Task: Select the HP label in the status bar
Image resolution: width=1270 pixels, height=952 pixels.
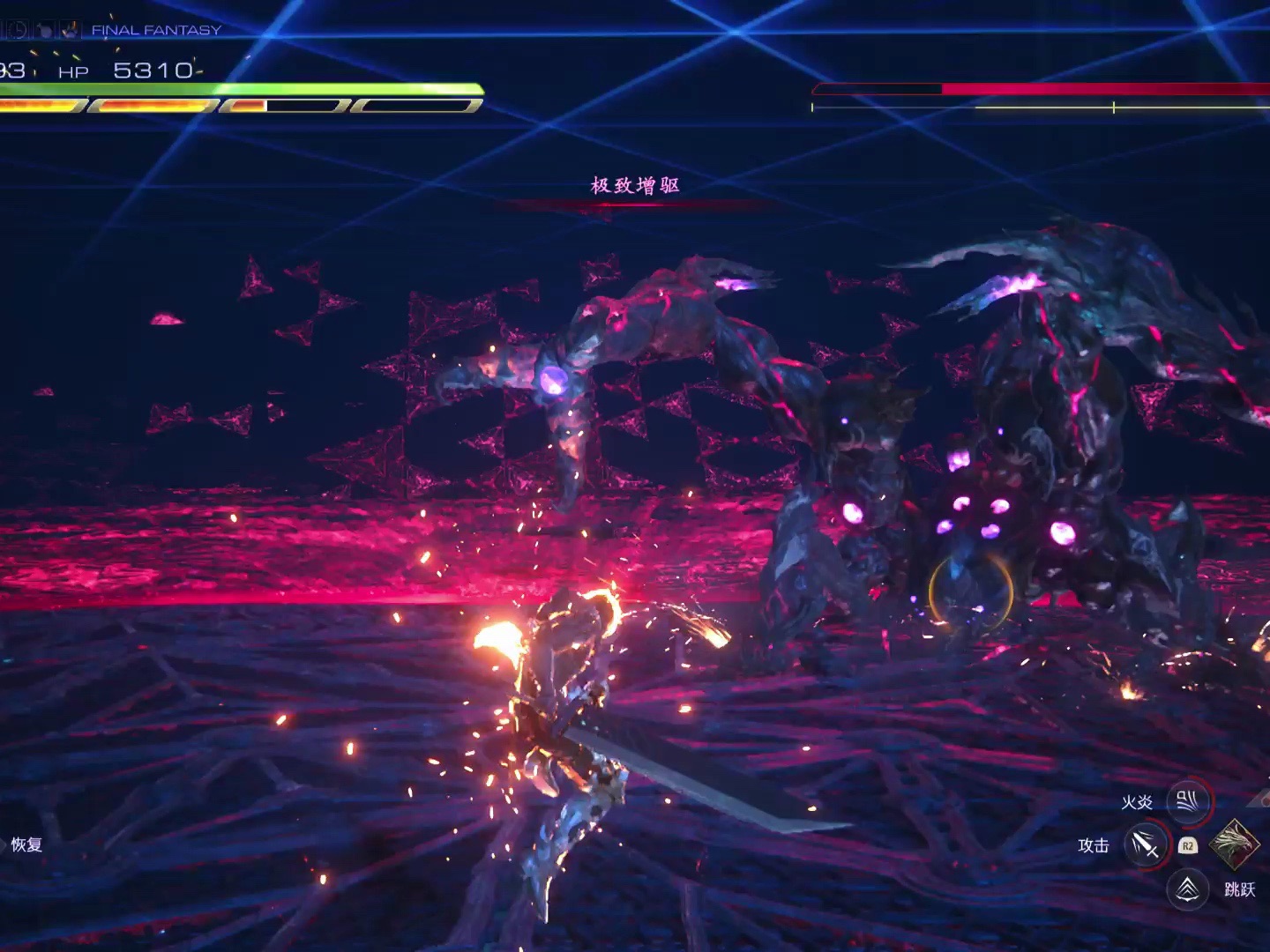Action: coord(73,71)
